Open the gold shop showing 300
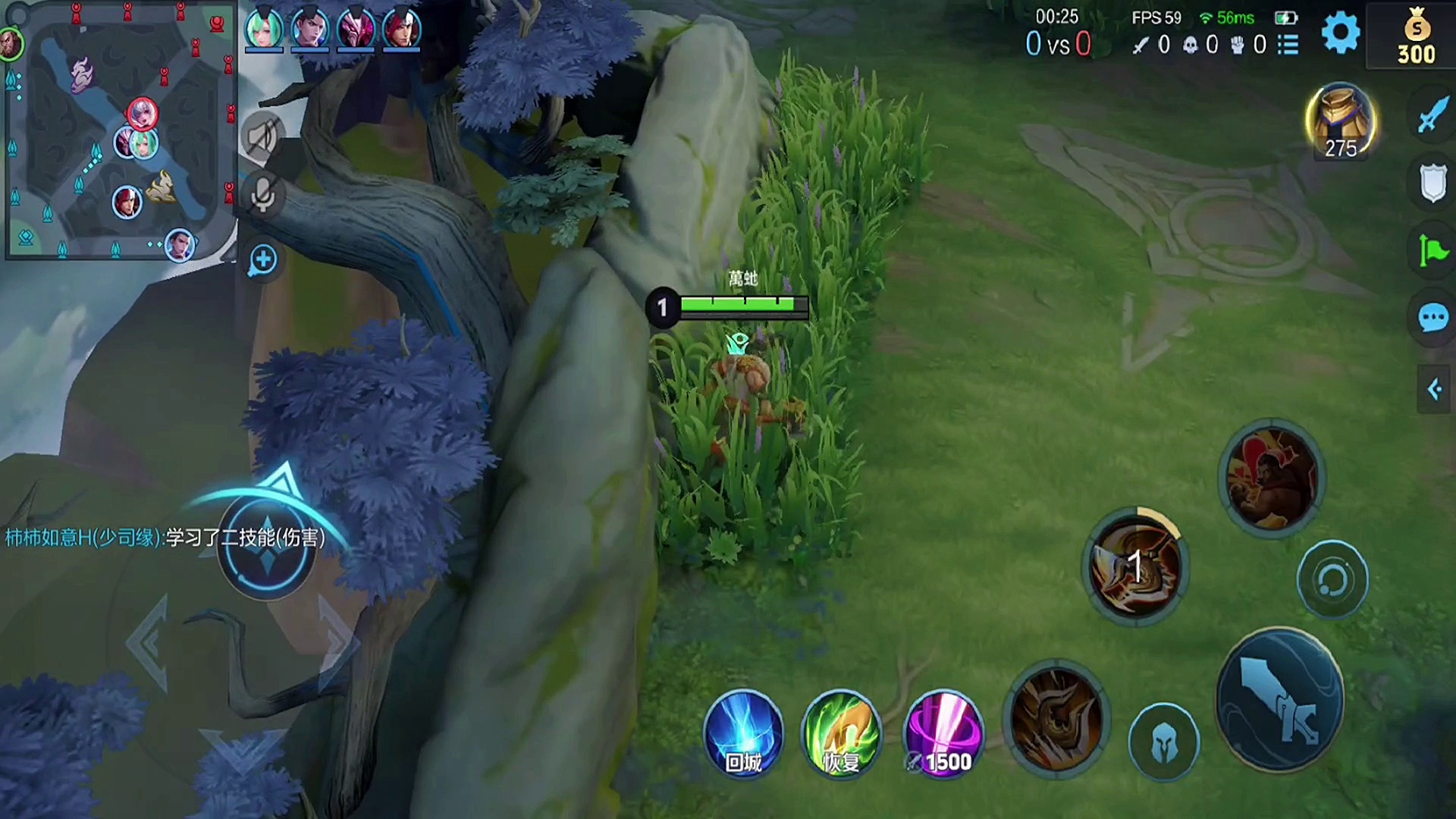1456x819 pixels. (x=1415, y=35)
